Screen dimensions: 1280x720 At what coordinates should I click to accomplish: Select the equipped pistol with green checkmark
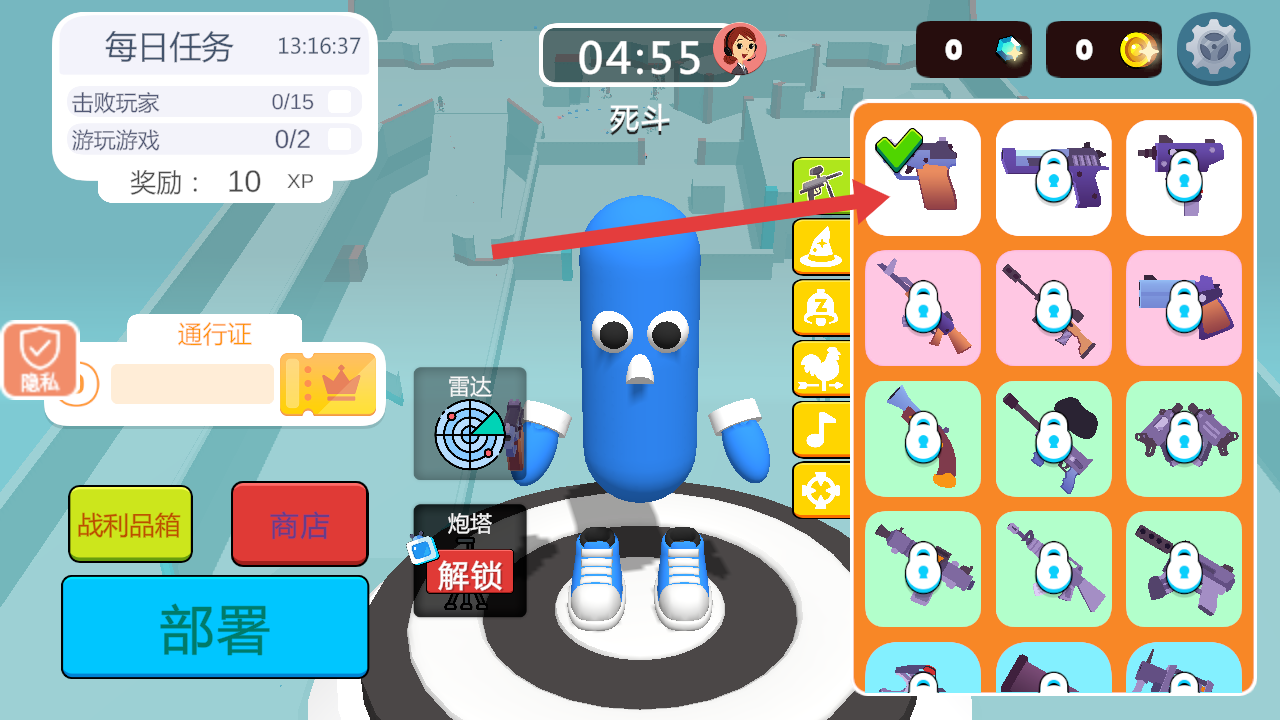click(x=923, y=178)
